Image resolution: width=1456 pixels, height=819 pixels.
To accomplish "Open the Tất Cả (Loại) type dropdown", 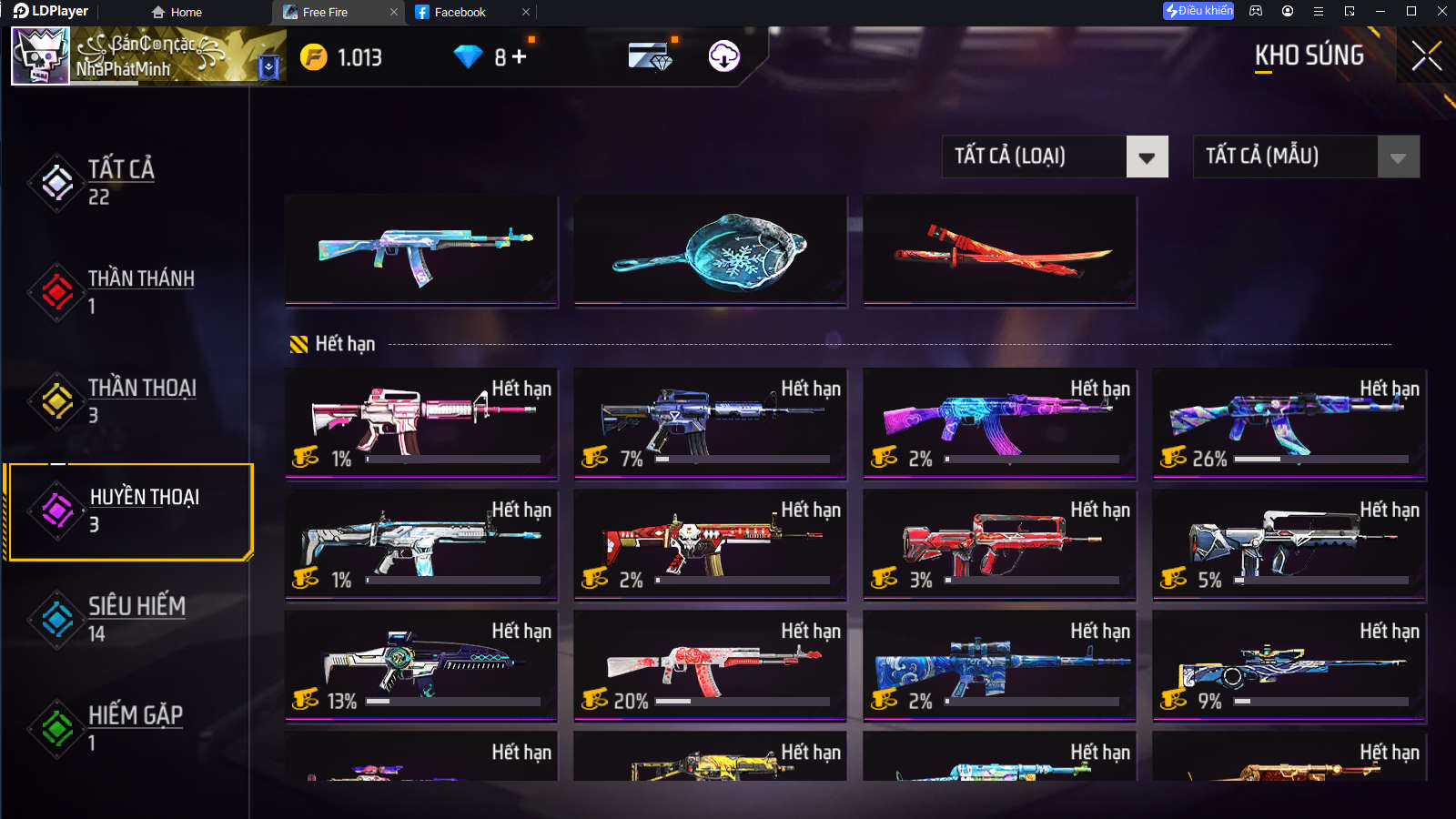I will (x=1147, y=157).
